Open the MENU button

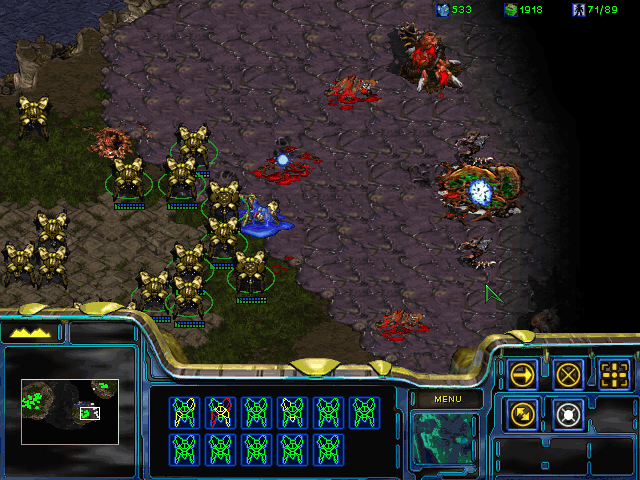point(445,399)
